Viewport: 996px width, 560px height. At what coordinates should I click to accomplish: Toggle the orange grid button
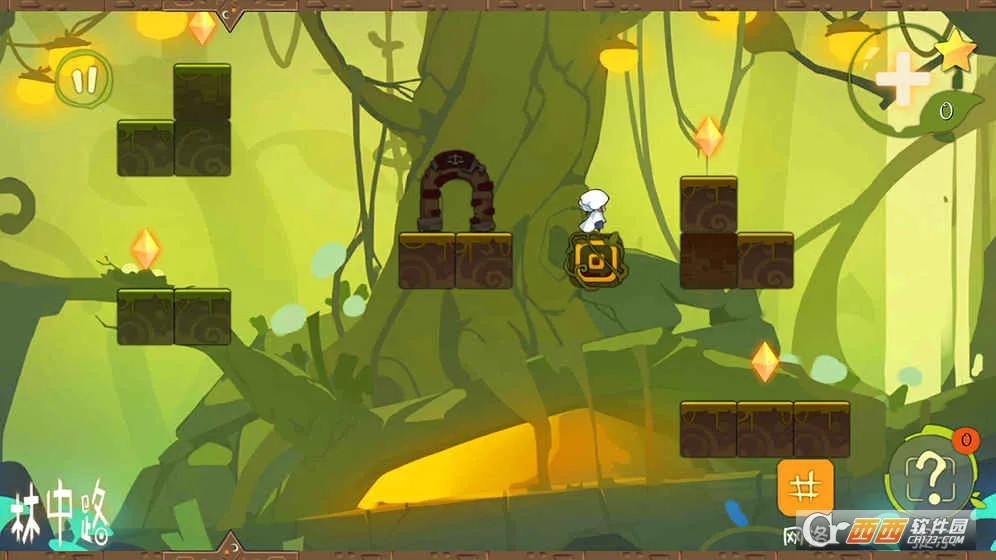pos(805,487)
